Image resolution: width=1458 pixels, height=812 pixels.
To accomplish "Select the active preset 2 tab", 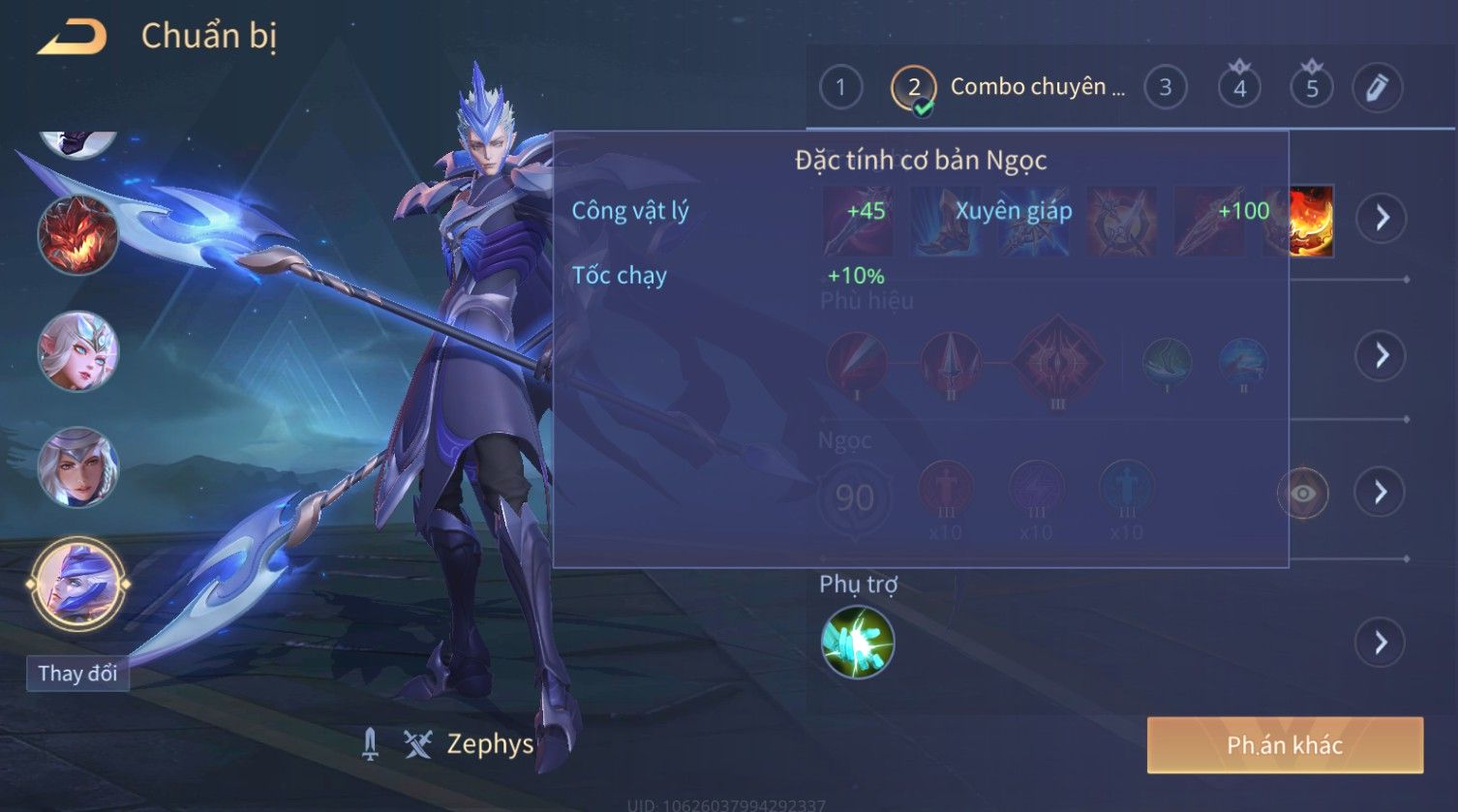I will 913,88.
